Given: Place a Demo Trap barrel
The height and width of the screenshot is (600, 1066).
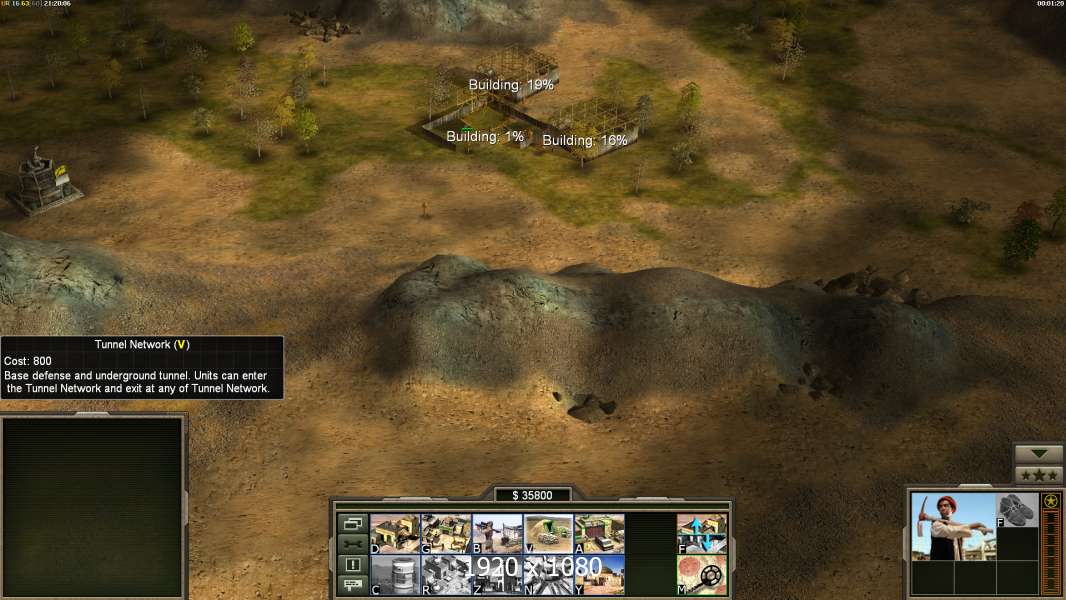Looking at the screenshot, I should pos(395,574).
